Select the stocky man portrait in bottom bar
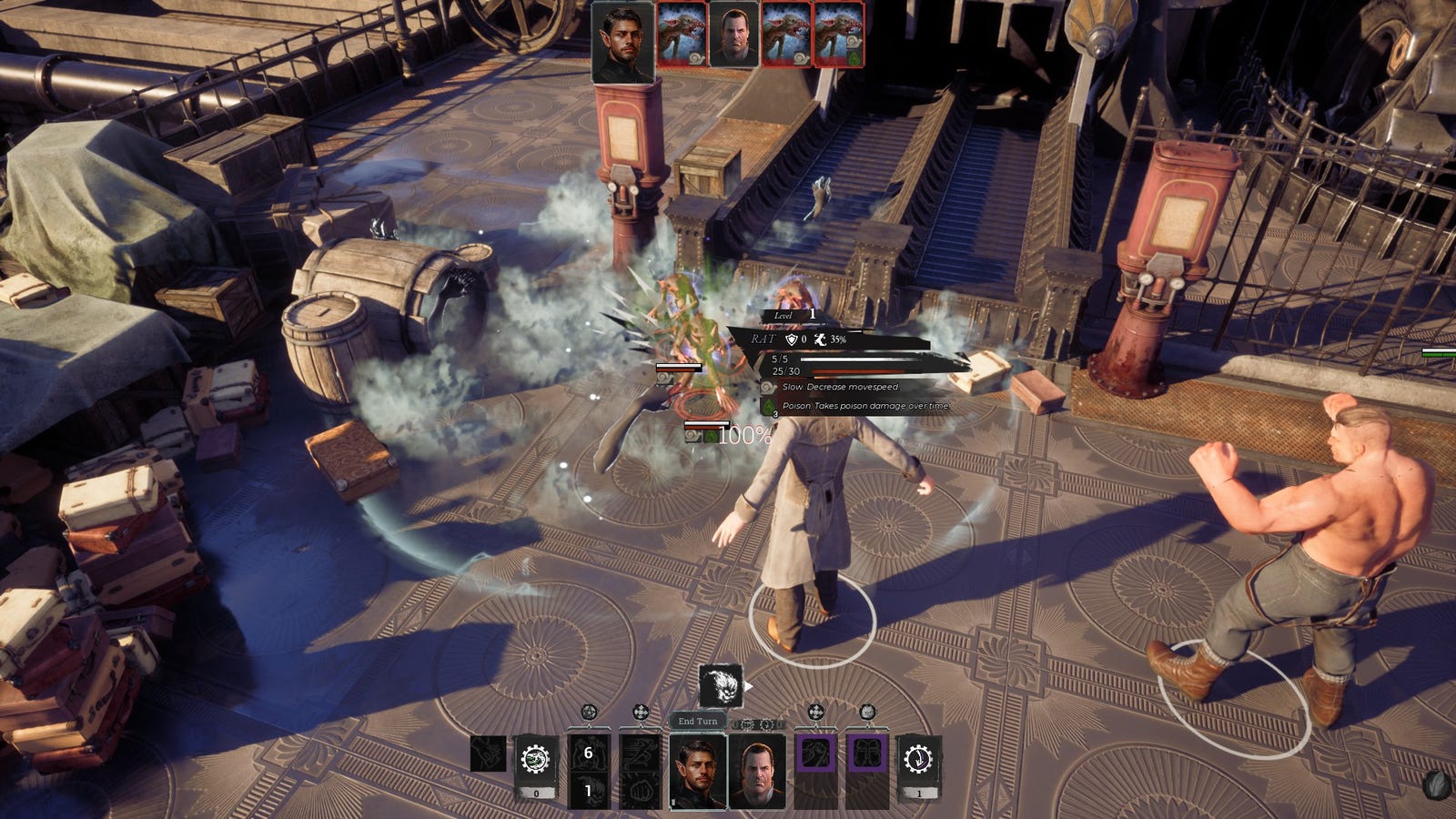This screenshot has width=1456, height=819. tap(756, 771)
